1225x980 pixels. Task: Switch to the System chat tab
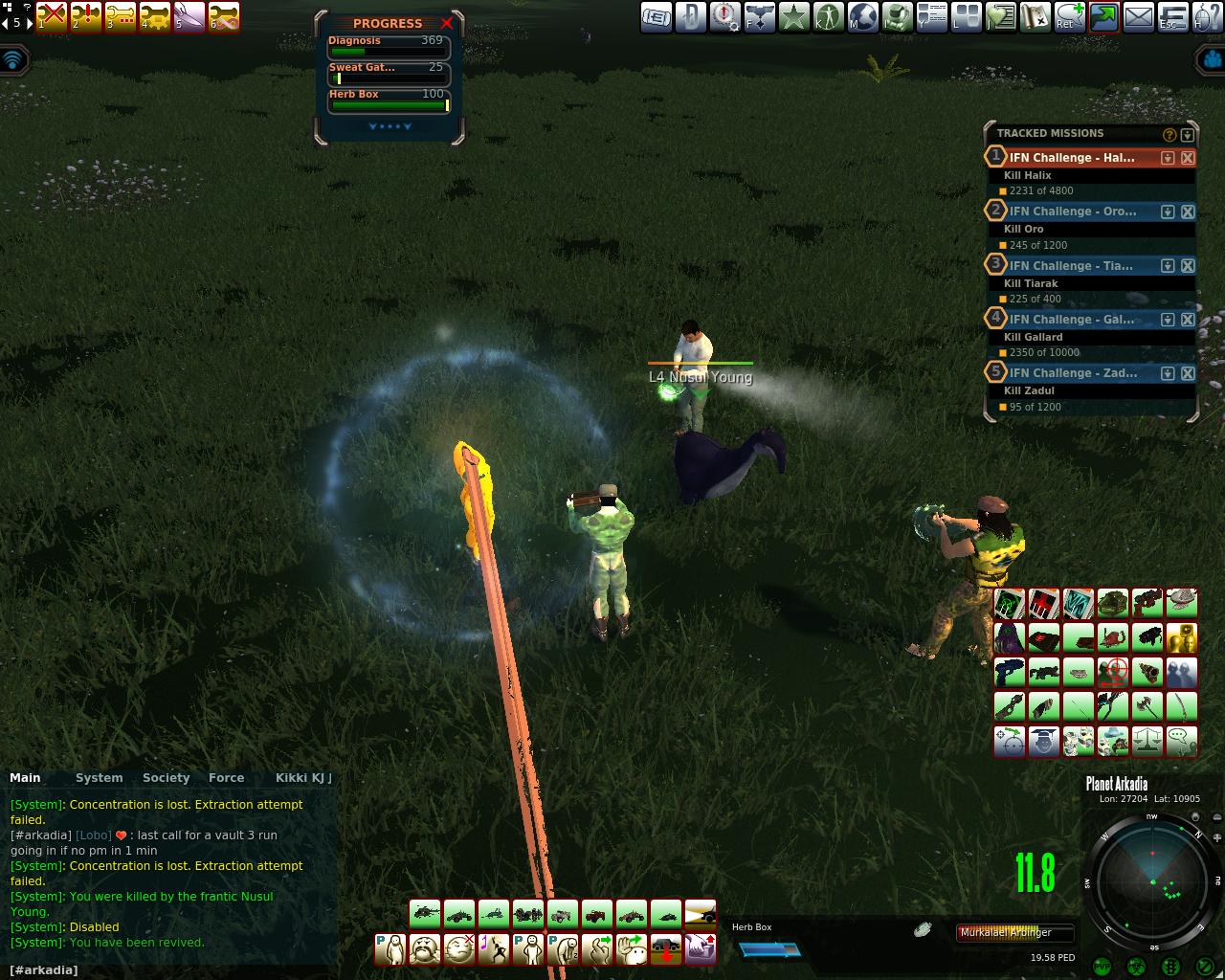pyautogui.click(x=99, y=778)
